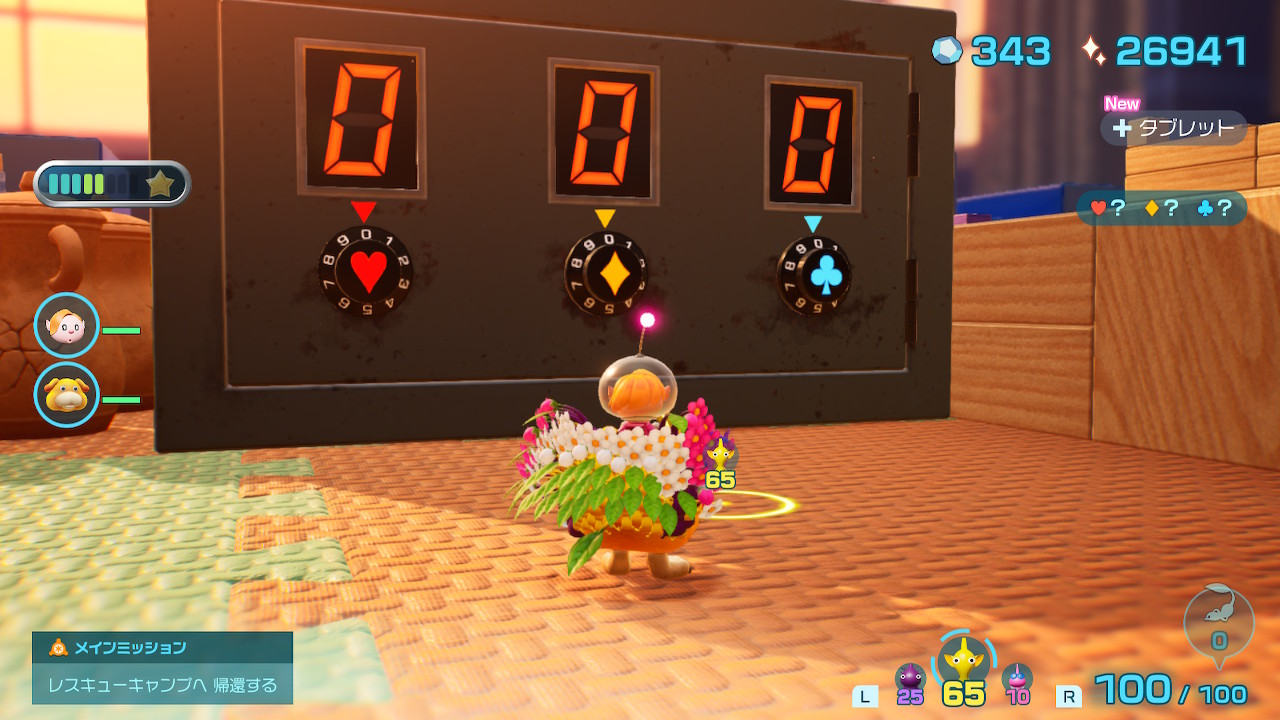Choose the winged pink Pikmin type
Screen dimensions: 1280x720
pos(1017,678)
